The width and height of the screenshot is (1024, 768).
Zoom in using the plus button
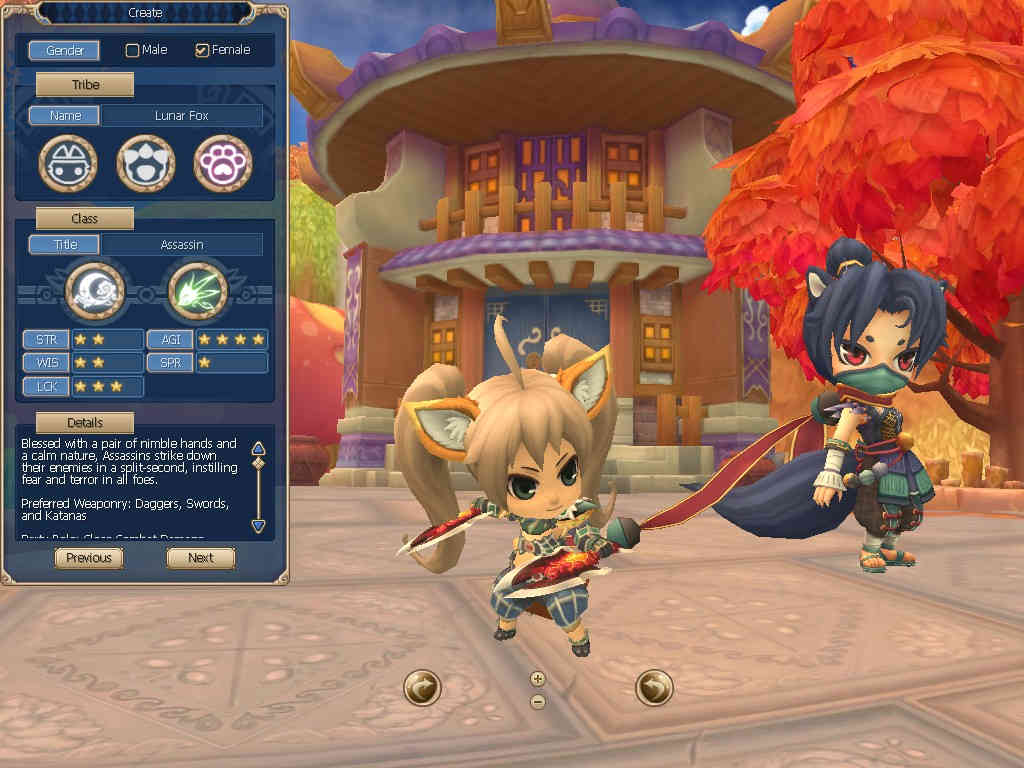pos(538,678)
